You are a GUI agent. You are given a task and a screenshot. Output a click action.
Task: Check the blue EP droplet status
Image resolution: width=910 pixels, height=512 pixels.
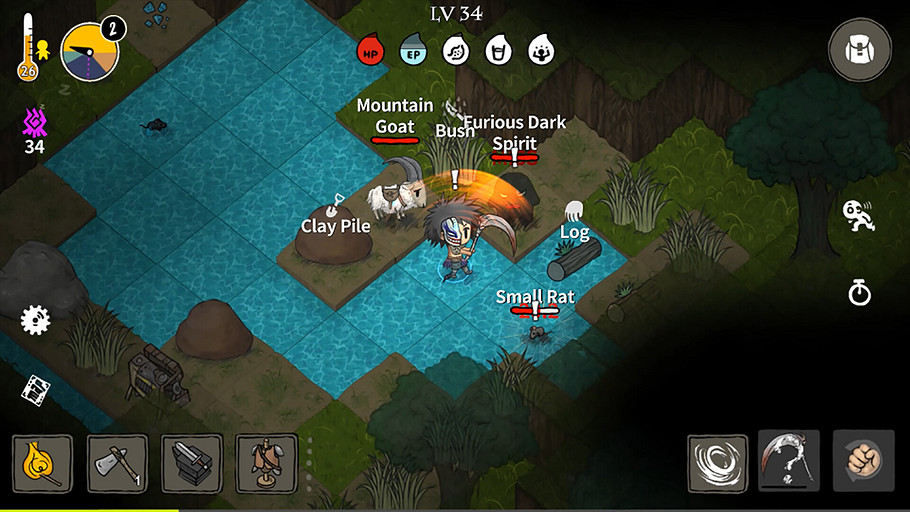[413, 50]
